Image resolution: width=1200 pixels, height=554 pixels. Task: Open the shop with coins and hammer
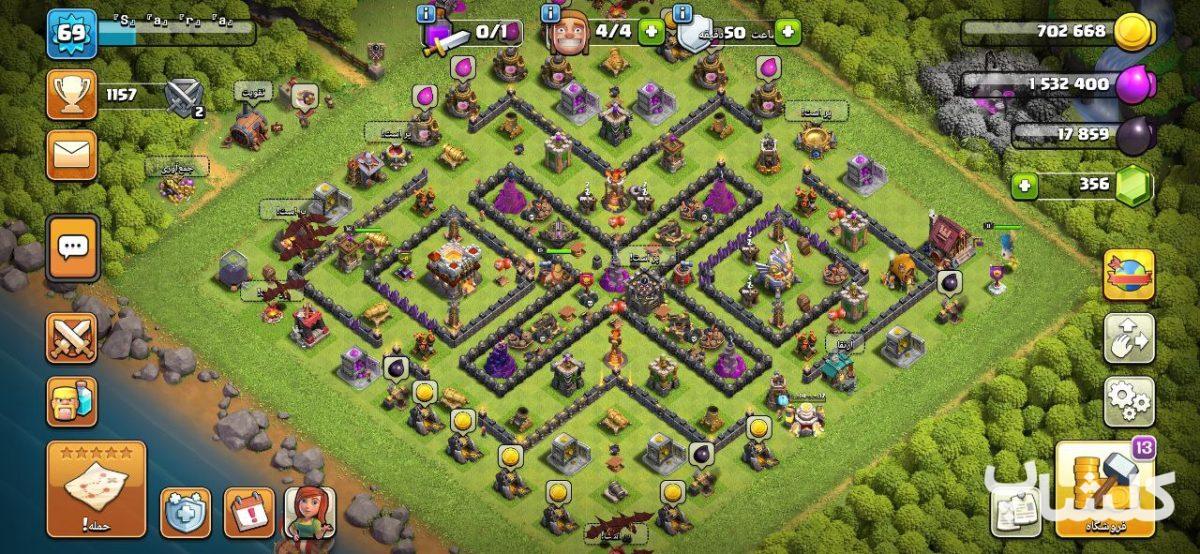pos(1104,489)
